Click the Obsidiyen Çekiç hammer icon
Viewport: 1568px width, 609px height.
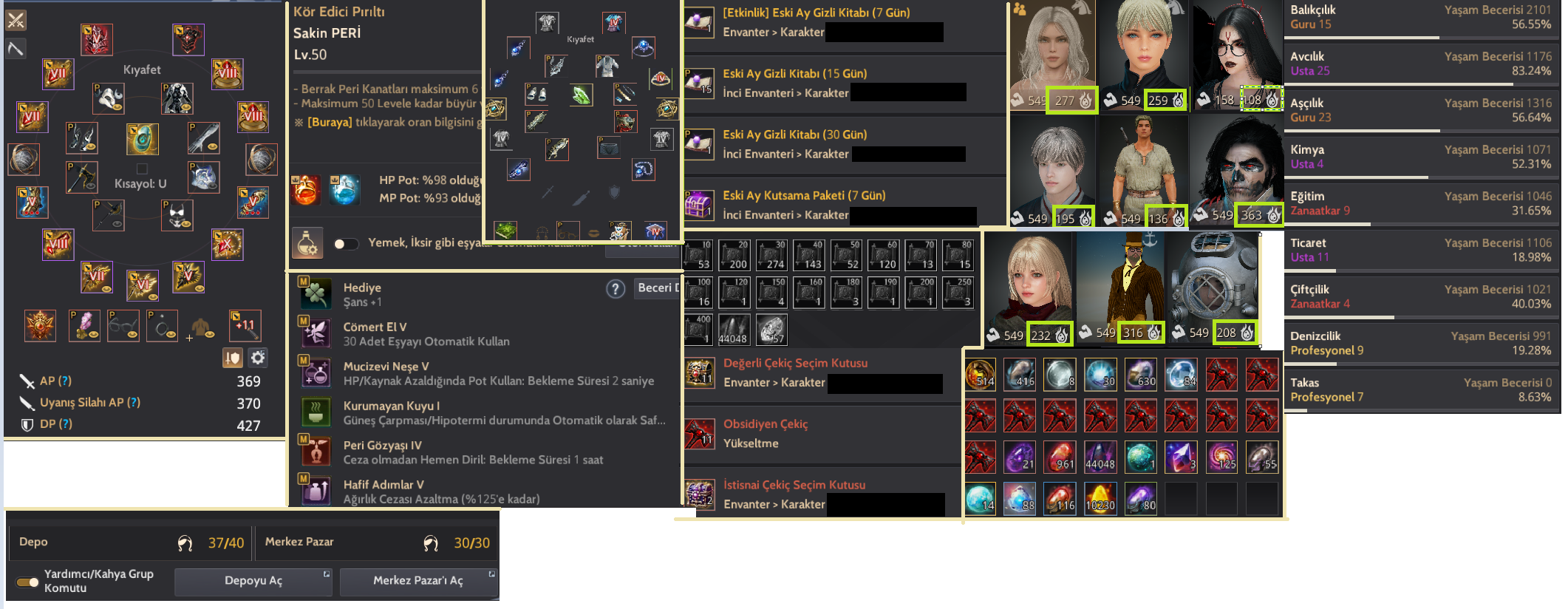point(701,435)
